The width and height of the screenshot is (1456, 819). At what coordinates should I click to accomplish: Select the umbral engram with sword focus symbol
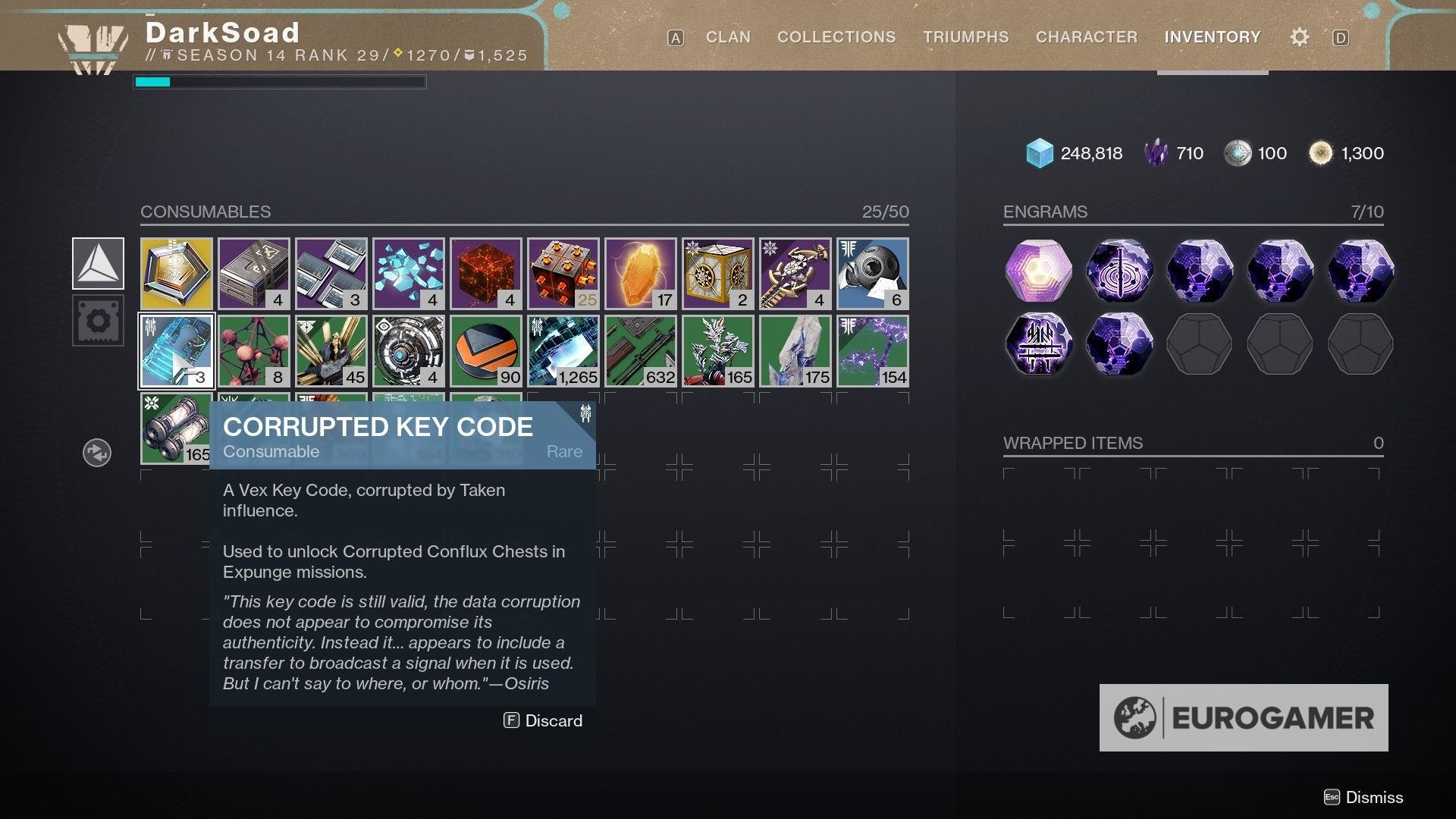pyautogui.click(x=1119, y=271)
